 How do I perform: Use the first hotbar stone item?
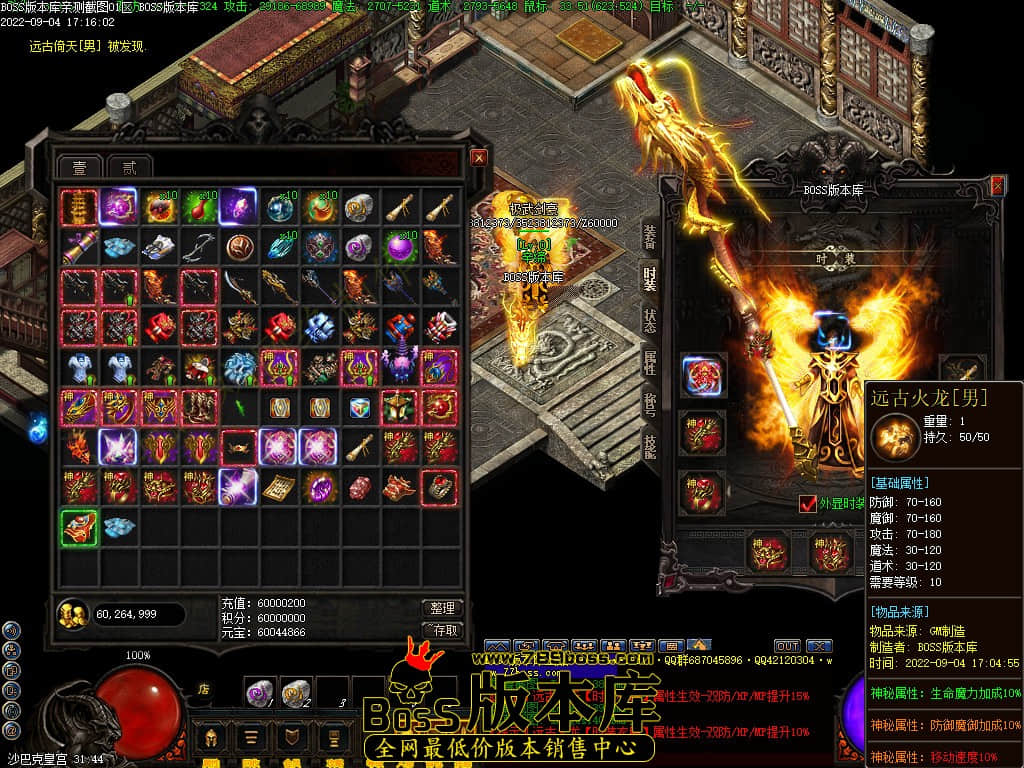coord(259,690)
